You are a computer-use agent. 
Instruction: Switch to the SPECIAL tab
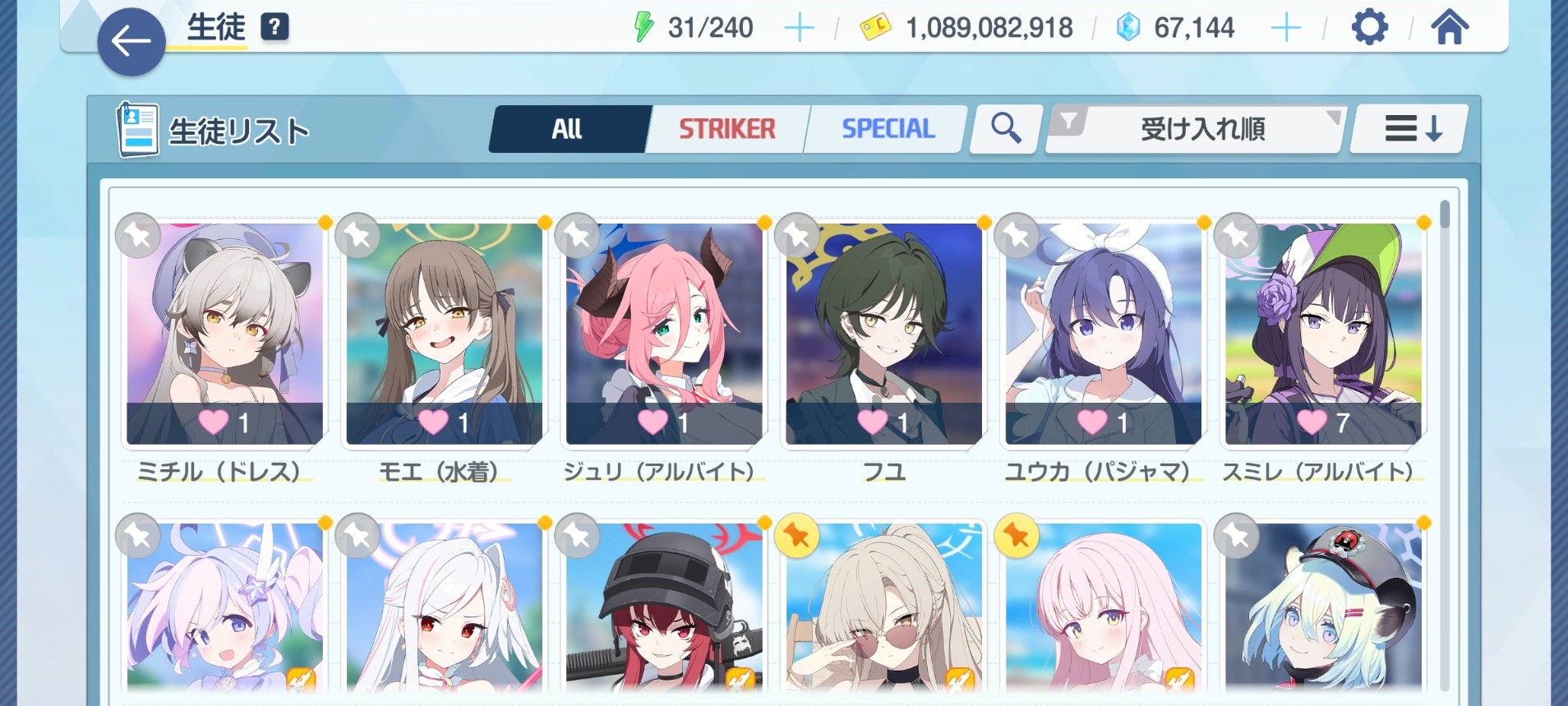[x=888, y=129]
